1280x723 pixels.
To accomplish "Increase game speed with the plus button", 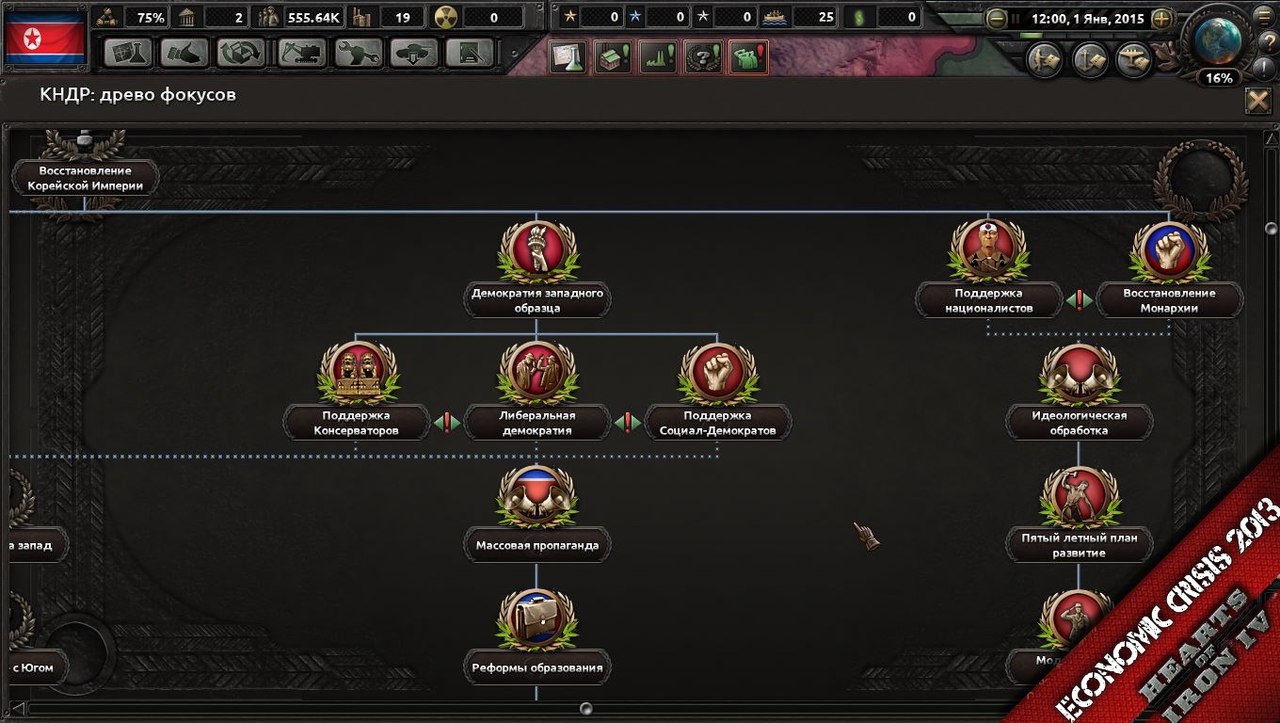I will [x=1161, y=18].
